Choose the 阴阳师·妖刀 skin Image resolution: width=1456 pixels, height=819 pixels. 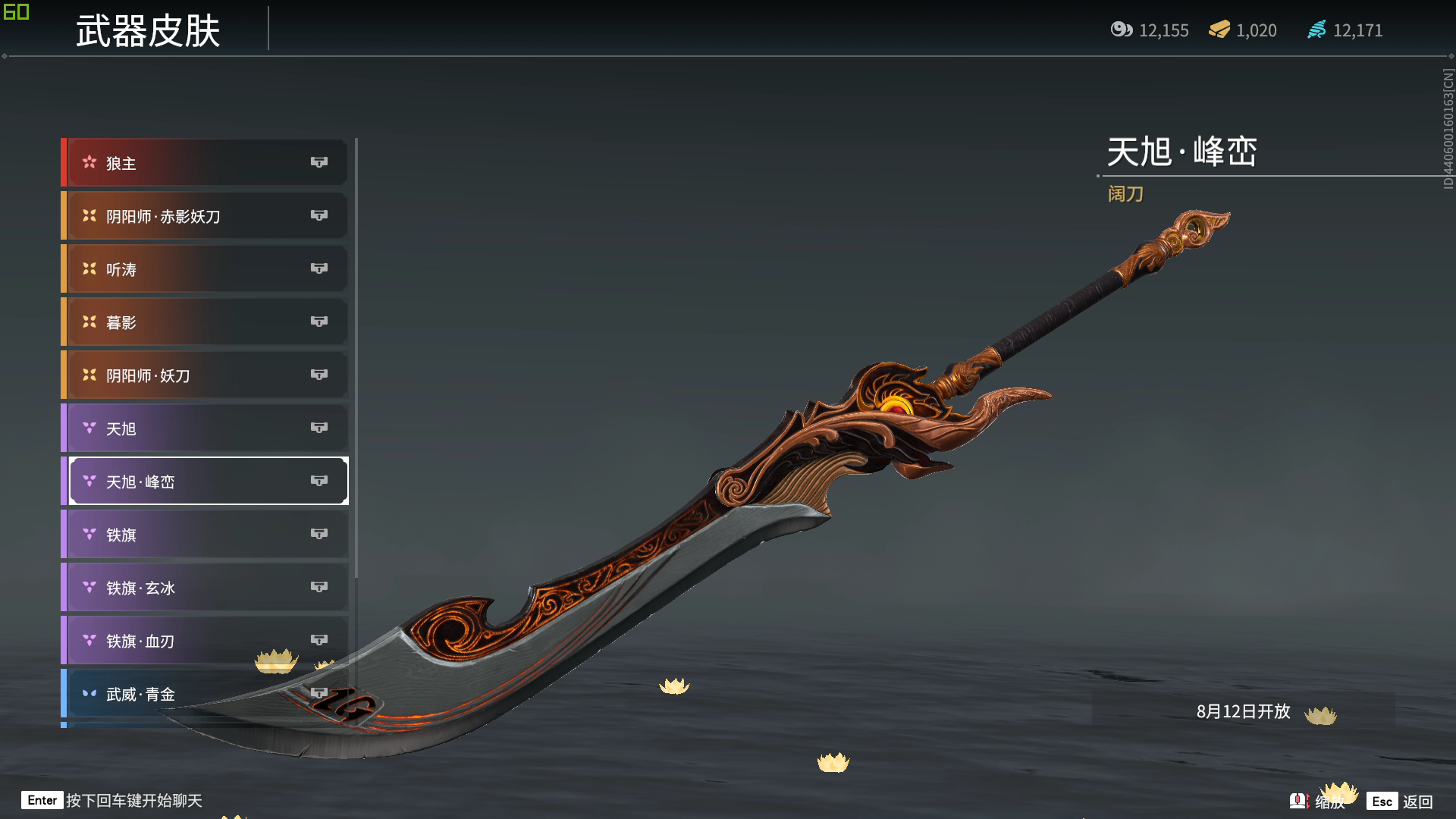click(205, 375)
